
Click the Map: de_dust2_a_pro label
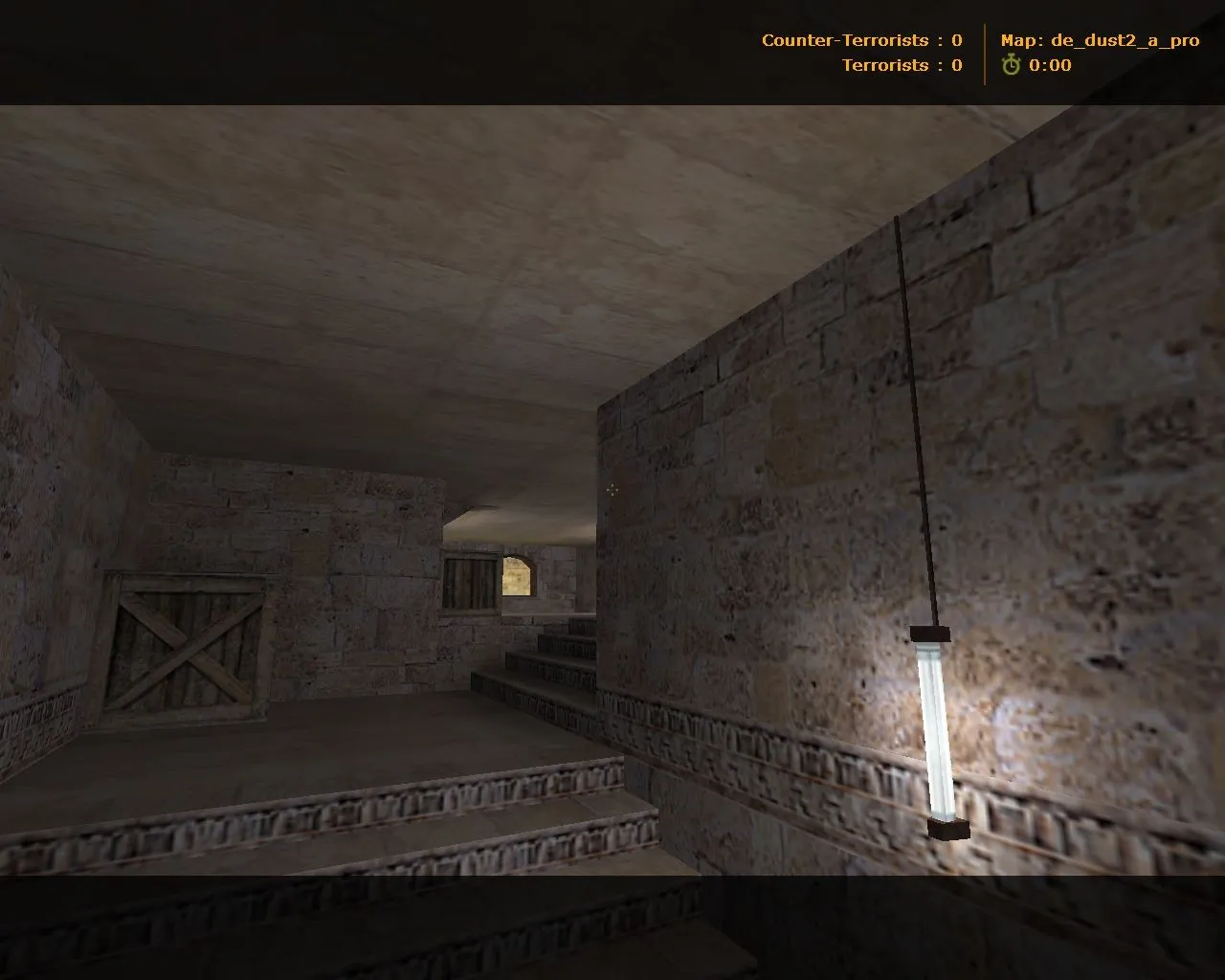coord(1101,40)
